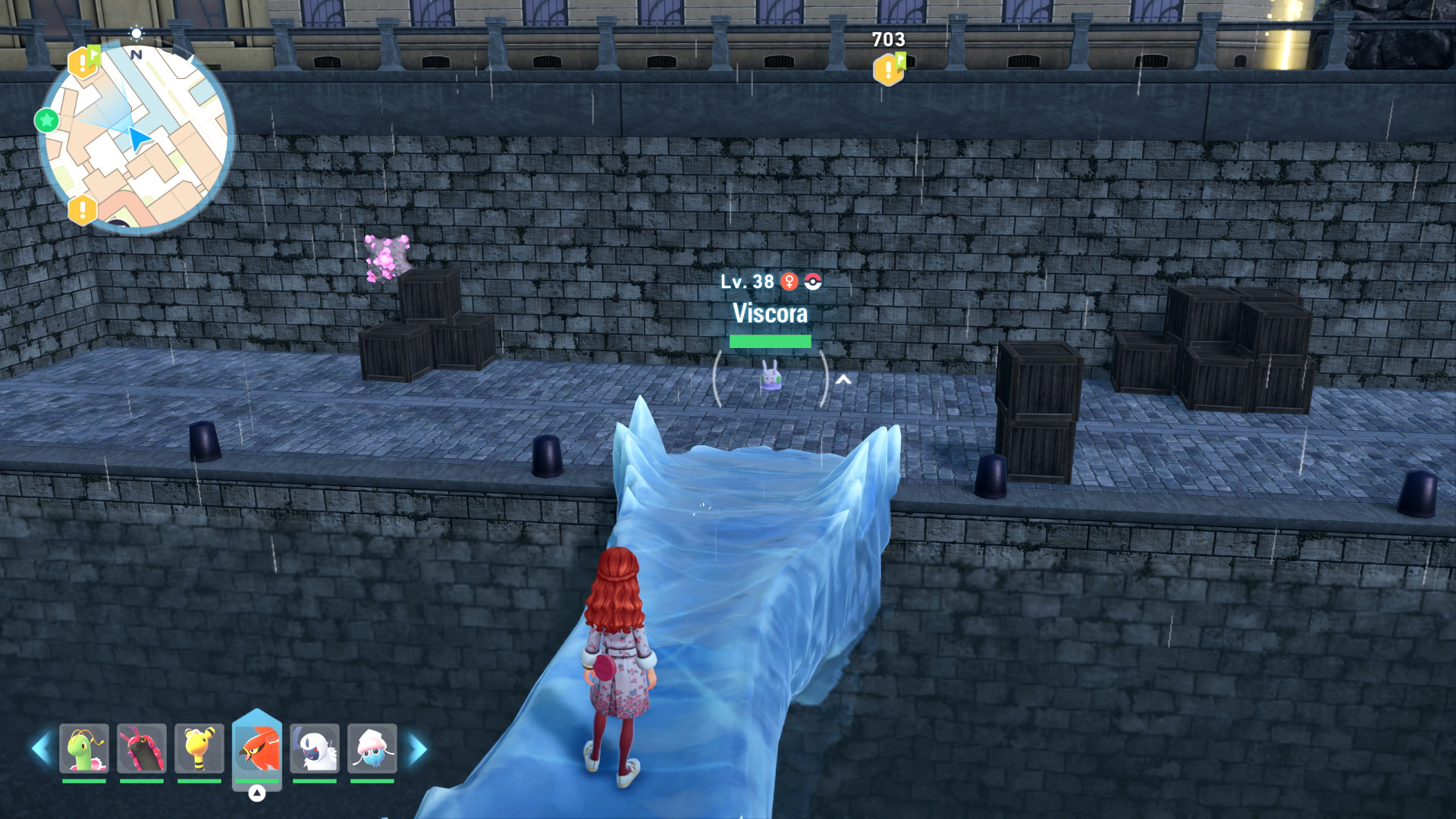1456x819 pixels.
Task: Click the highlighted Talonflame slot
Action: click(x=257, y=748)
